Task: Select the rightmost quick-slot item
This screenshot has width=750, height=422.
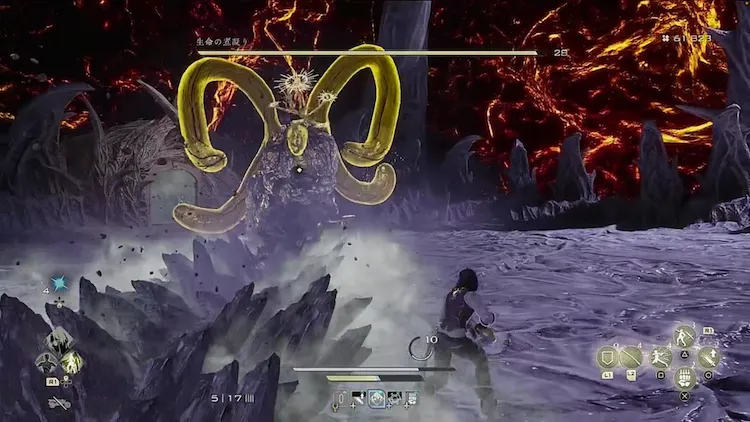Action: (x=411, y=399)
